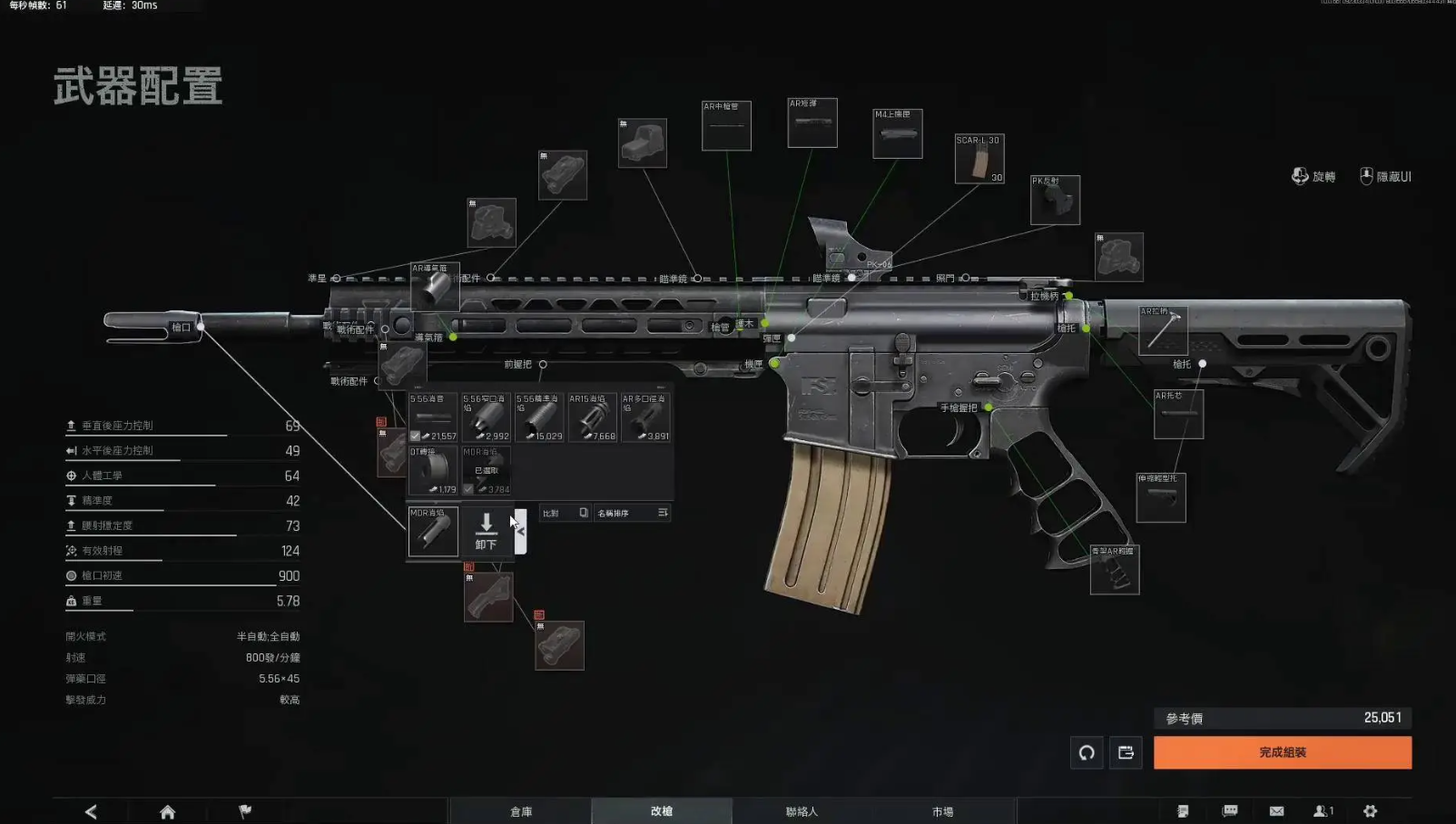Switch to the 倉庫 tab
The height and width of the screenshot is (824, 1456).
pos(521,811)
